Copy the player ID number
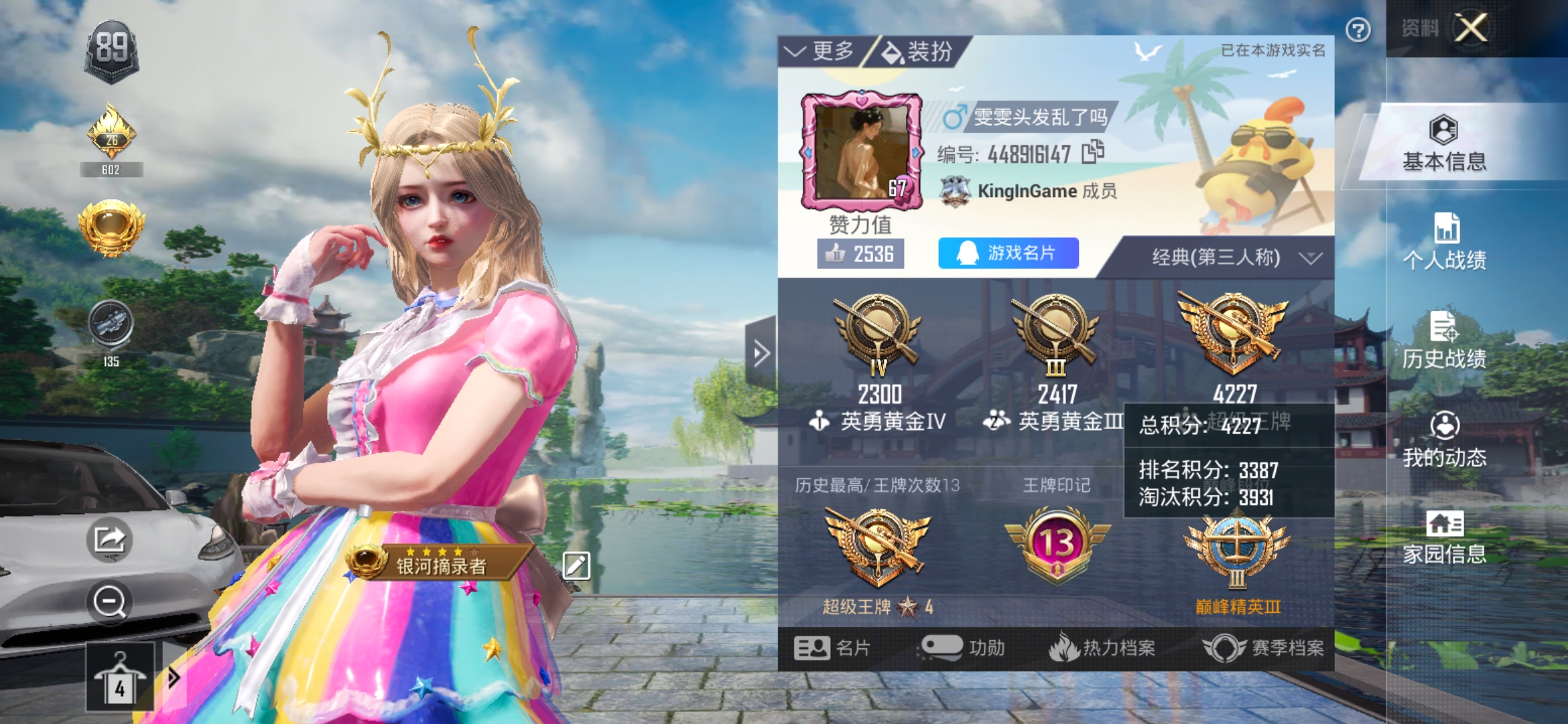The image size is (1568, 724). (x=1093, y=152)
